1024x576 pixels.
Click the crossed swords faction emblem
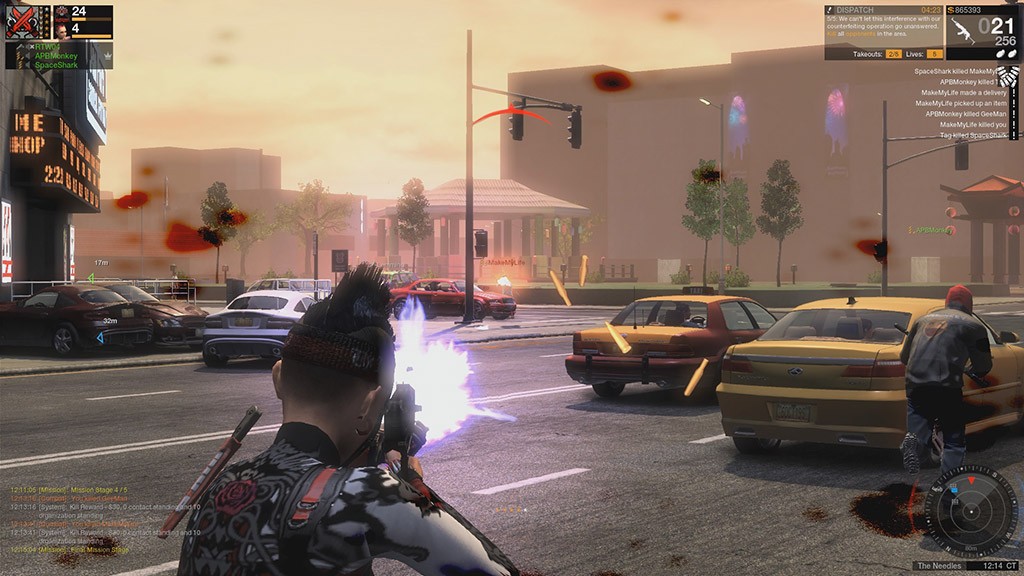[x=21, y=21]
